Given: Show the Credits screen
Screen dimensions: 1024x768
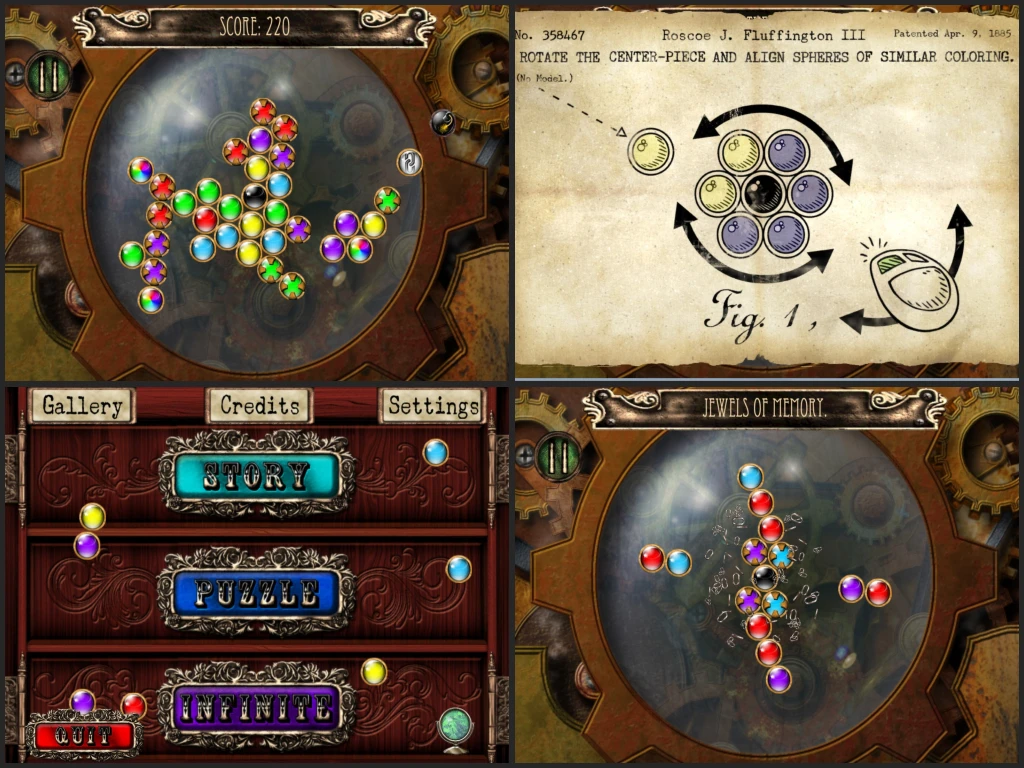Looking at the screenshot, I should [x=259, y=406].
